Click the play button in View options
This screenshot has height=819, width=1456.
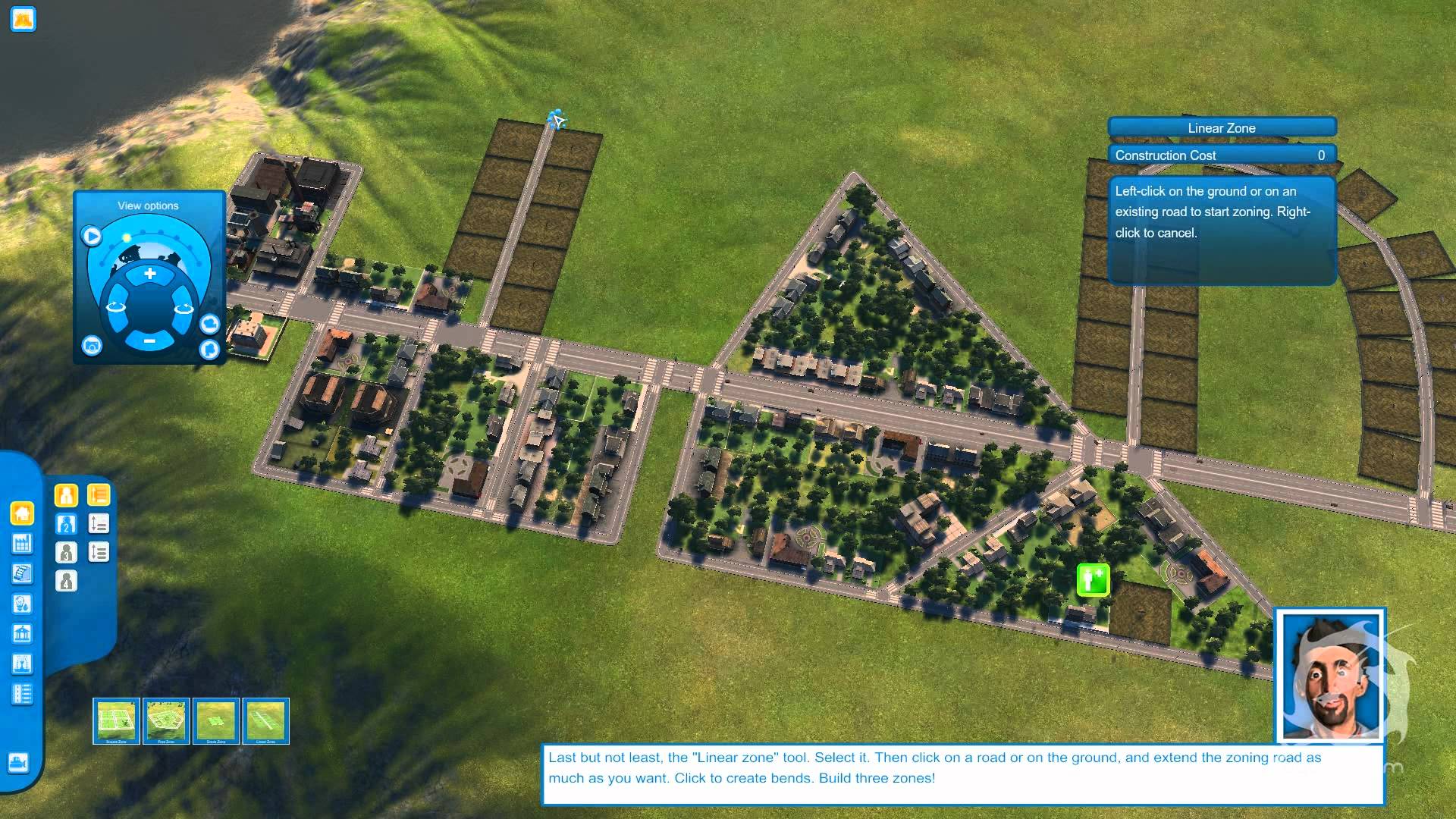click(x=91, y=236)
